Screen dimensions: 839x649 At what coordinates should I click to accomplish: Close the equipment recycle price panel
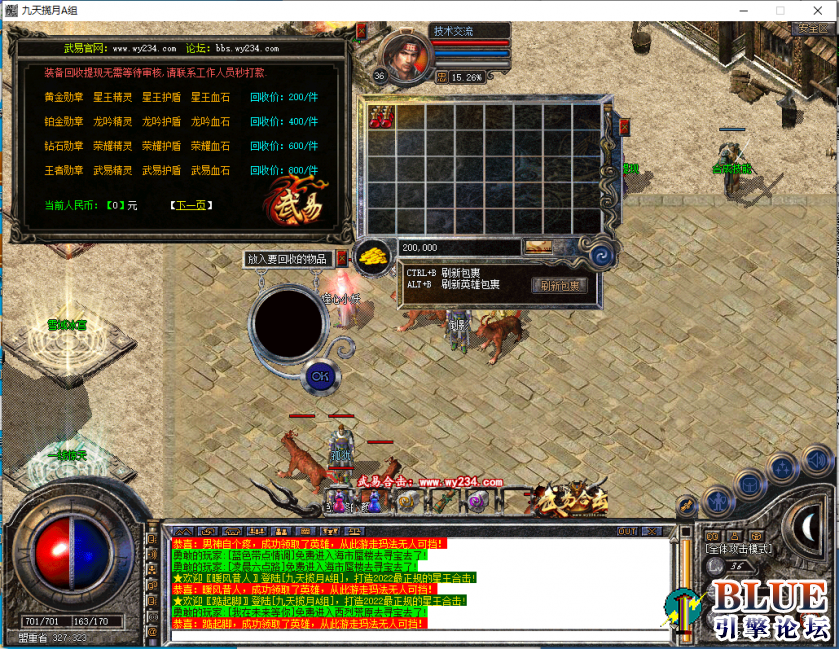click(x=362, y=31)
